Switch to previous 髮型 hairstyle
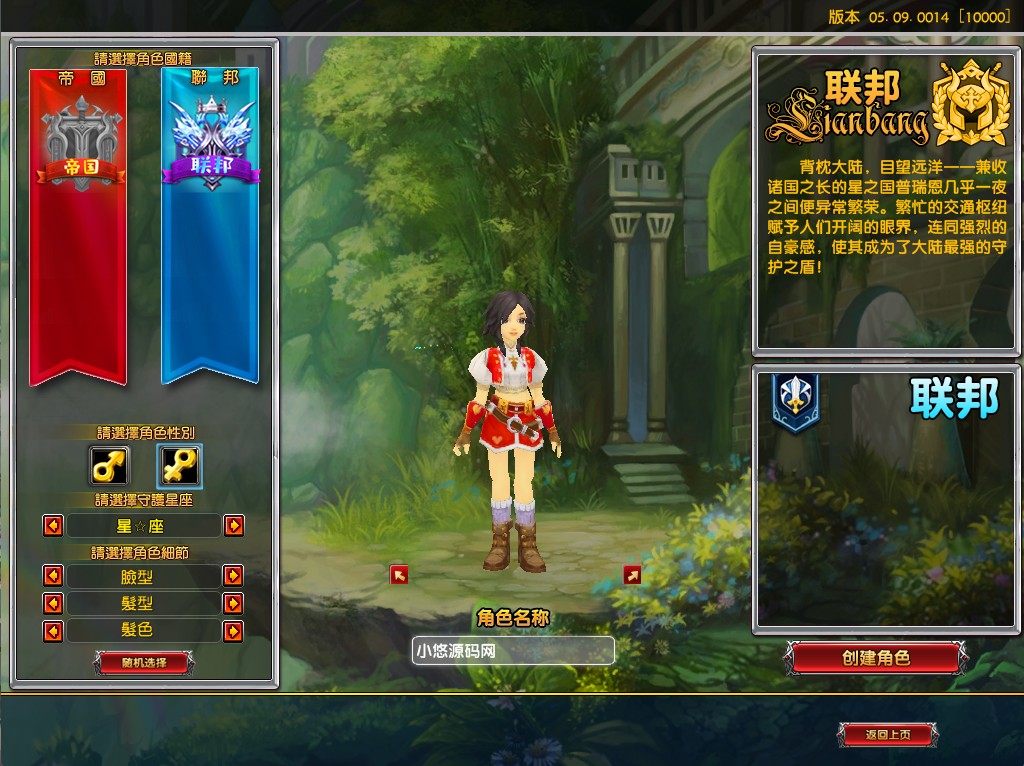Screen dimensions: 1024x766 pyautogui.click(x=53, y=604)
